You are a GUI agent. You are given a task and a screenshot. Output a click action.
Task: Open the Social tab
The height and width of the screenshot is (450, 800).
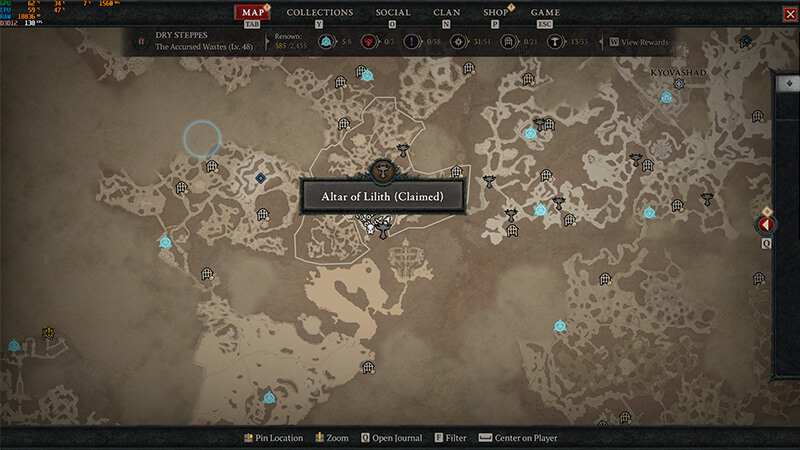pos(392,13)
